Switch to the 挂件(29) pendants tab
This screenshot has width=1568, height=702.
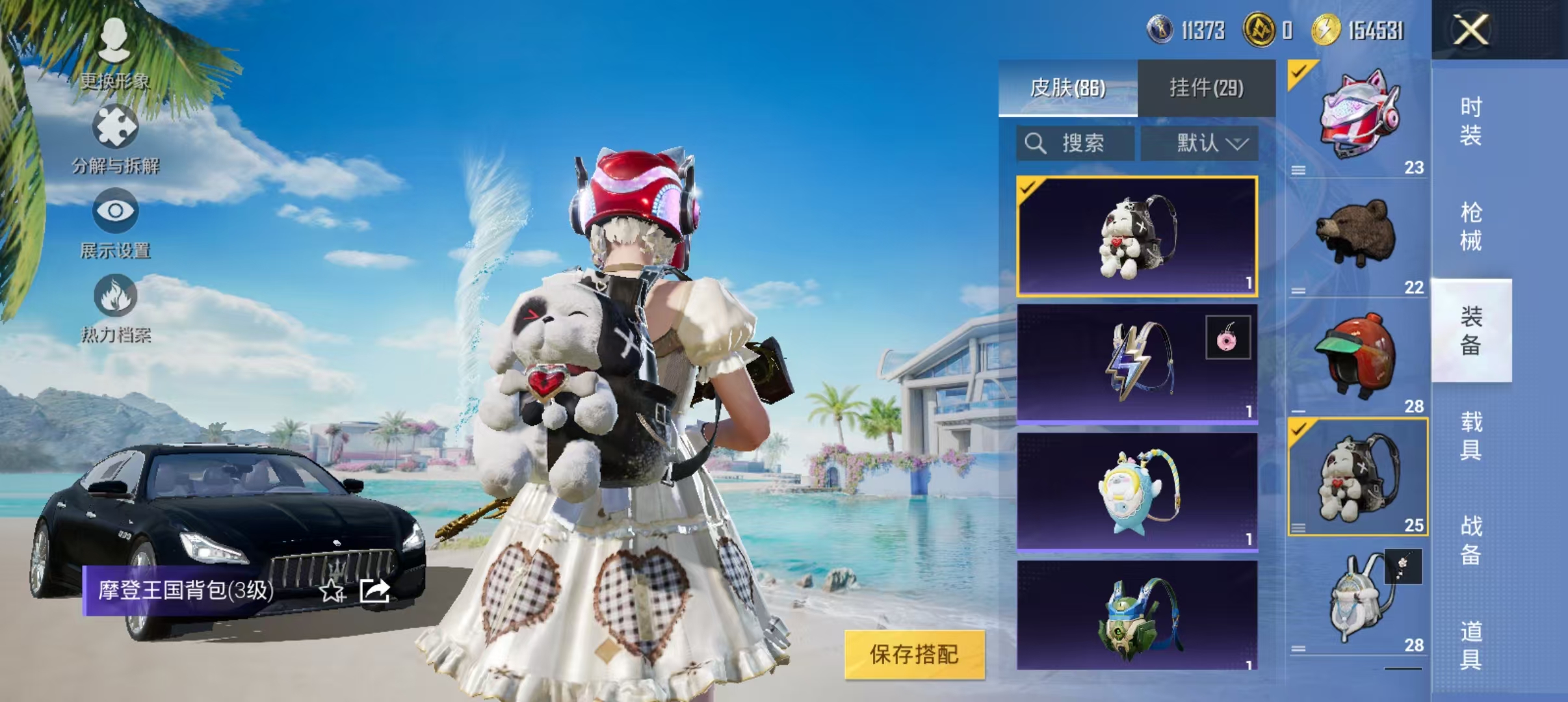pos(1206,86)
